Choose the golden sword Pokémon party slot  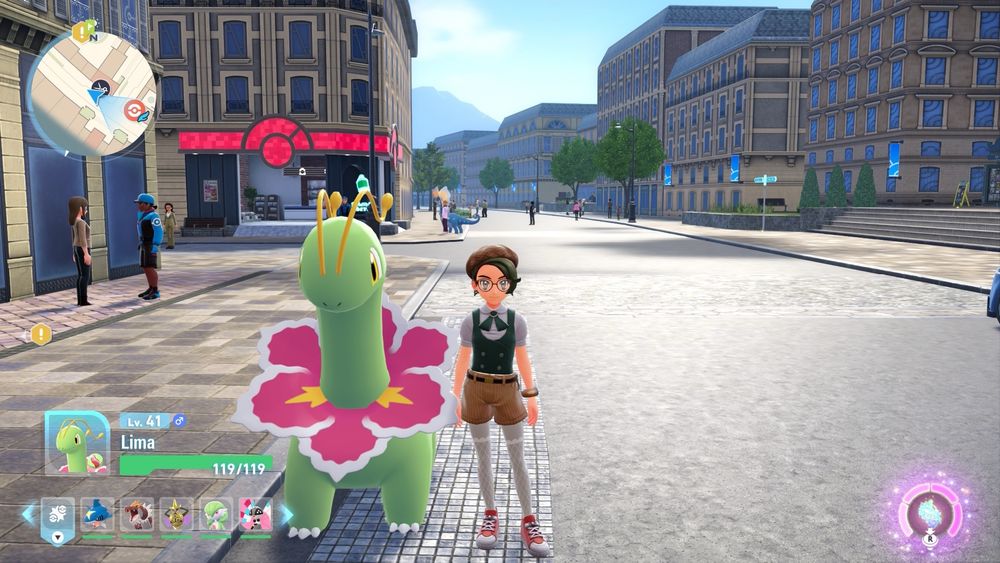tap(177, 515)
